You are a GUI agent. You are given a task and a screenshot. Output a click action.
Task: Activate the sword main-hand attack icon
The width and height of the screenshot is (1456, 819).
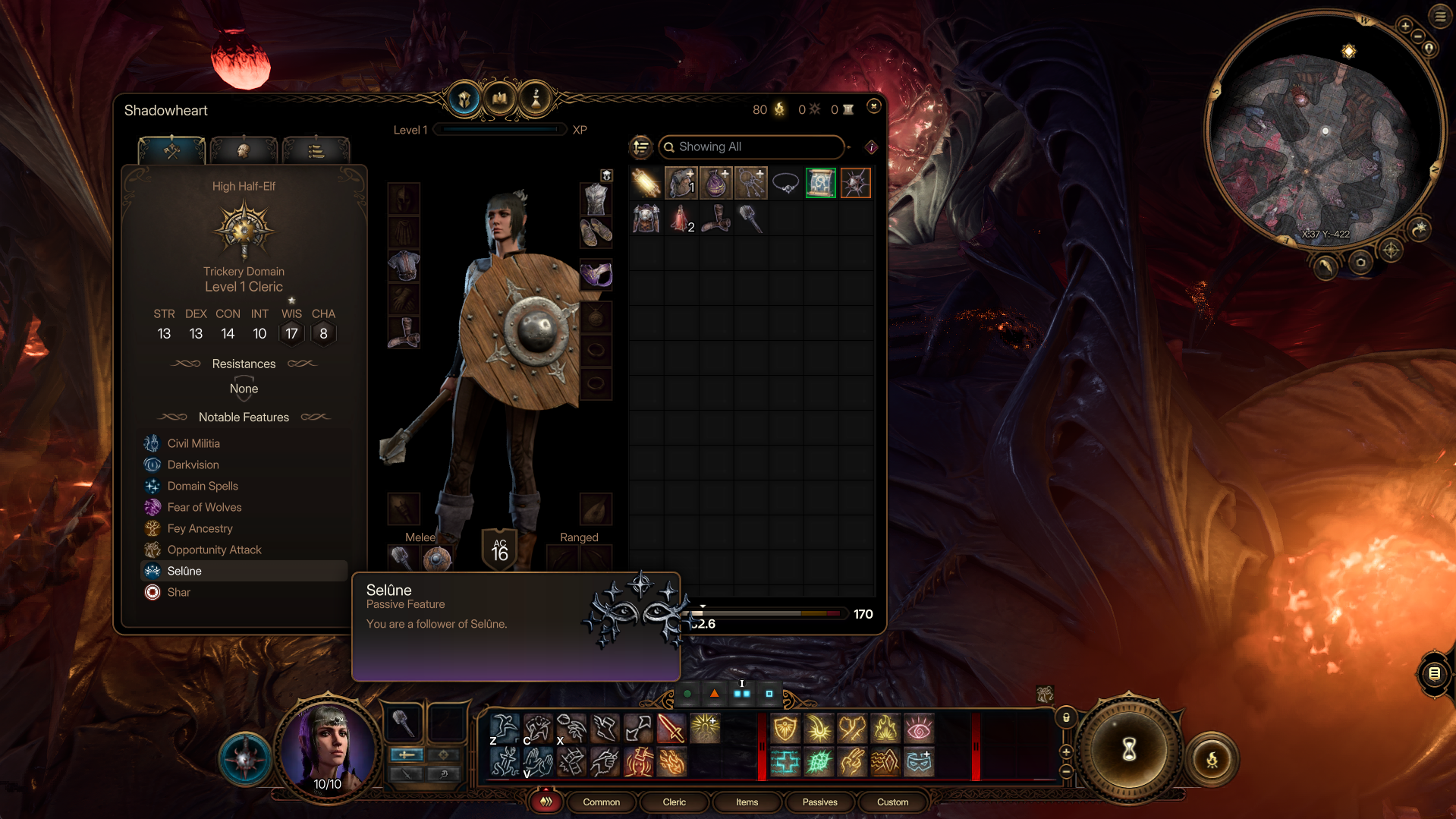point(671,729)
